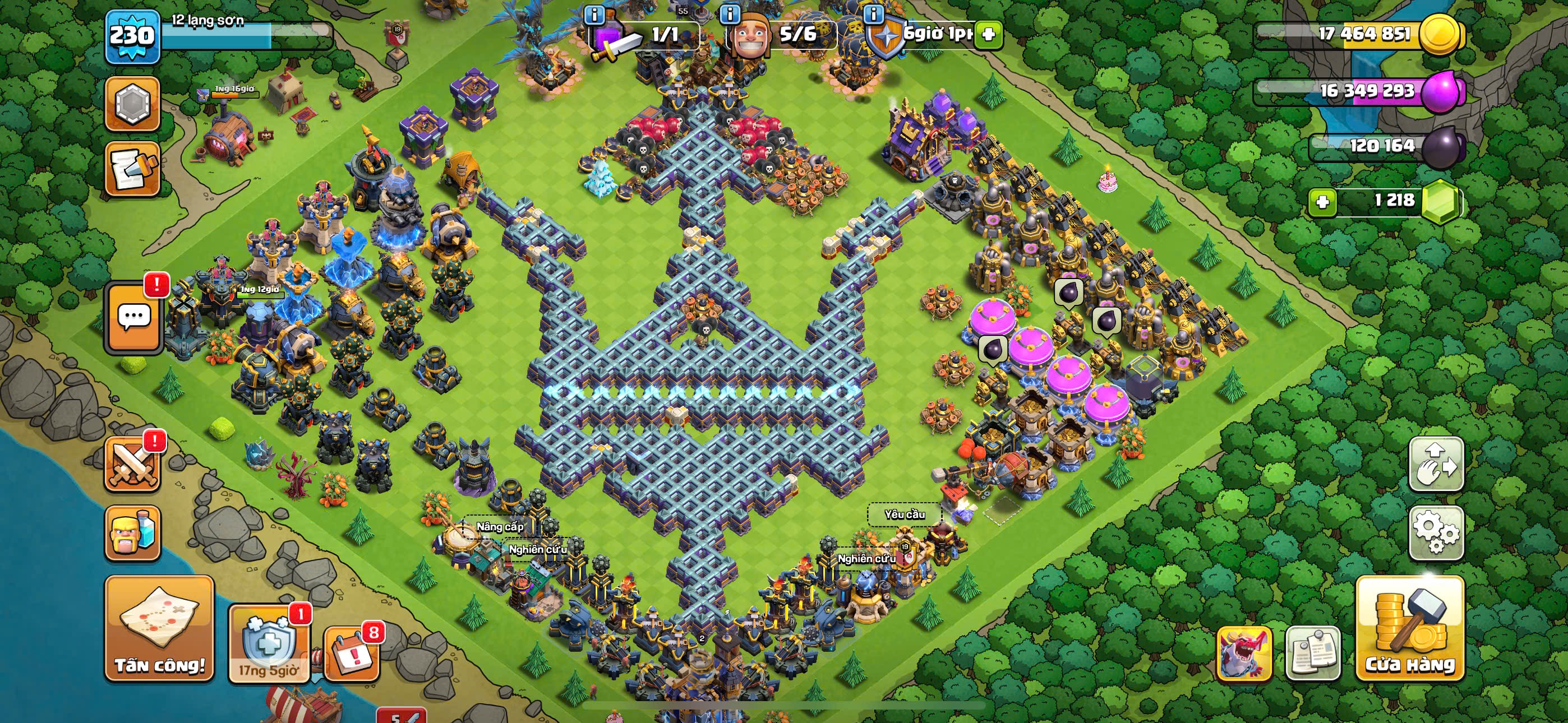Show the player level 230 profile badge
The width and height of the screenshot is (1568, 723).
click(132, 36)
